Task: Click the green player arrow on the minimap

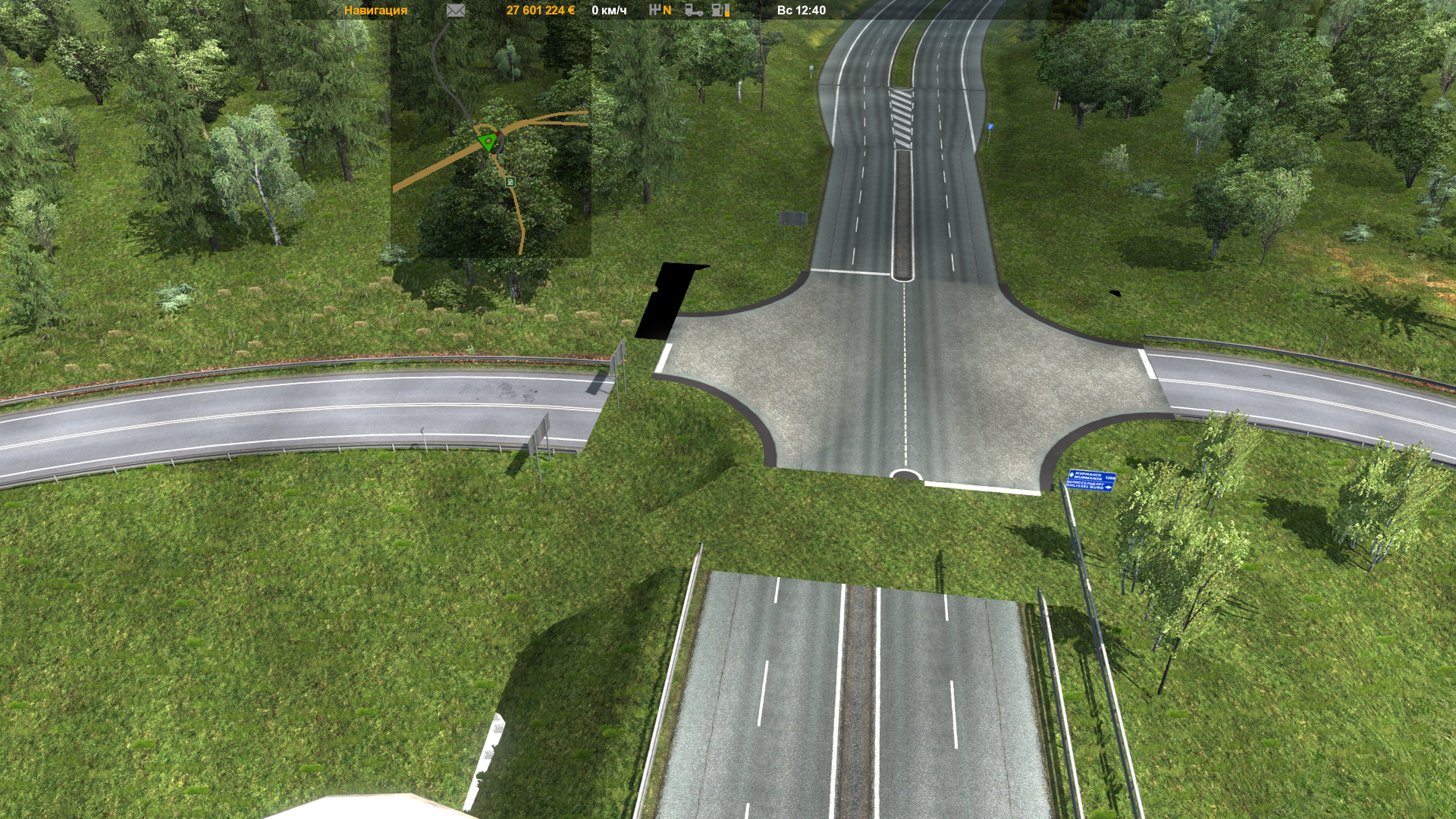Action: coord(488,141)
